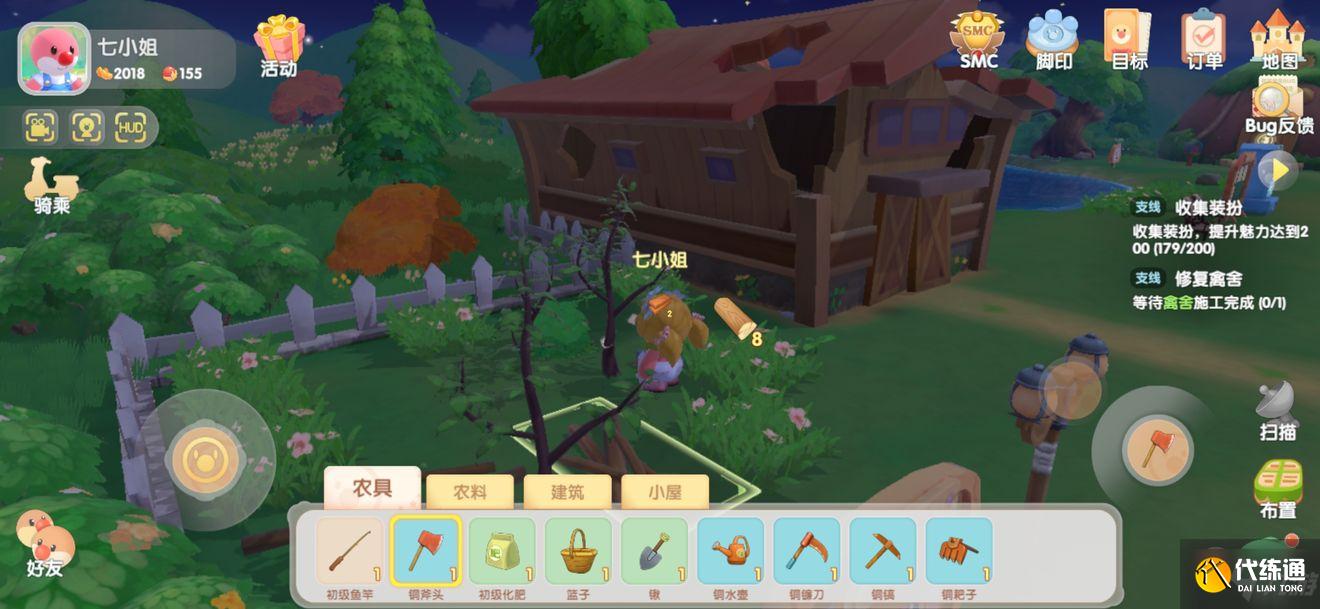Select the 初级化肥 fertilizer slot
The image size is (1320, 609).
coord(502,551)
